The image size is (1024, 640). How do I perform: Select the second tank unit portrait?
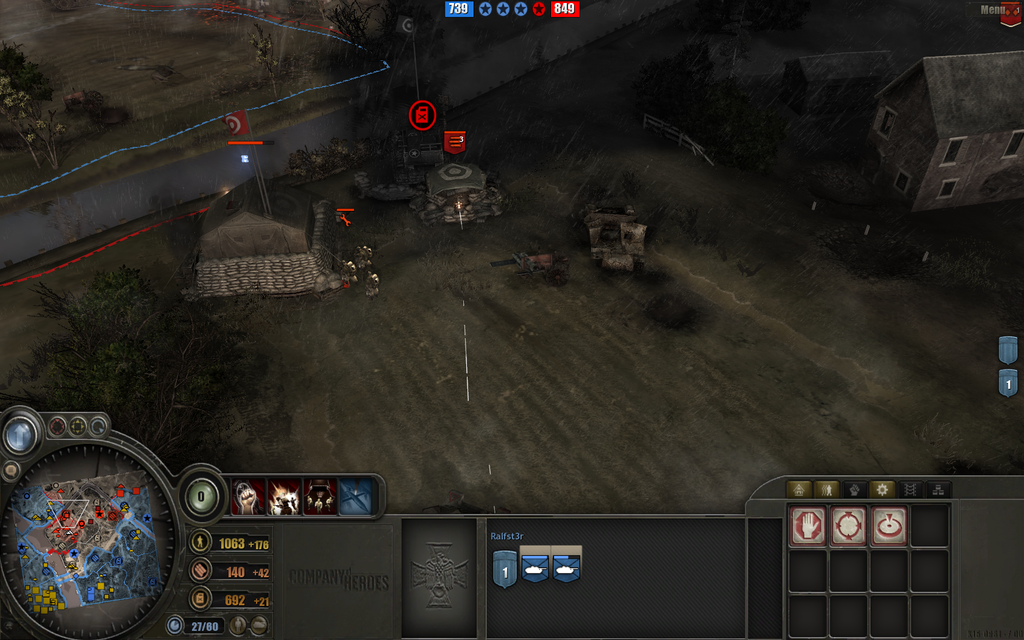567,567
